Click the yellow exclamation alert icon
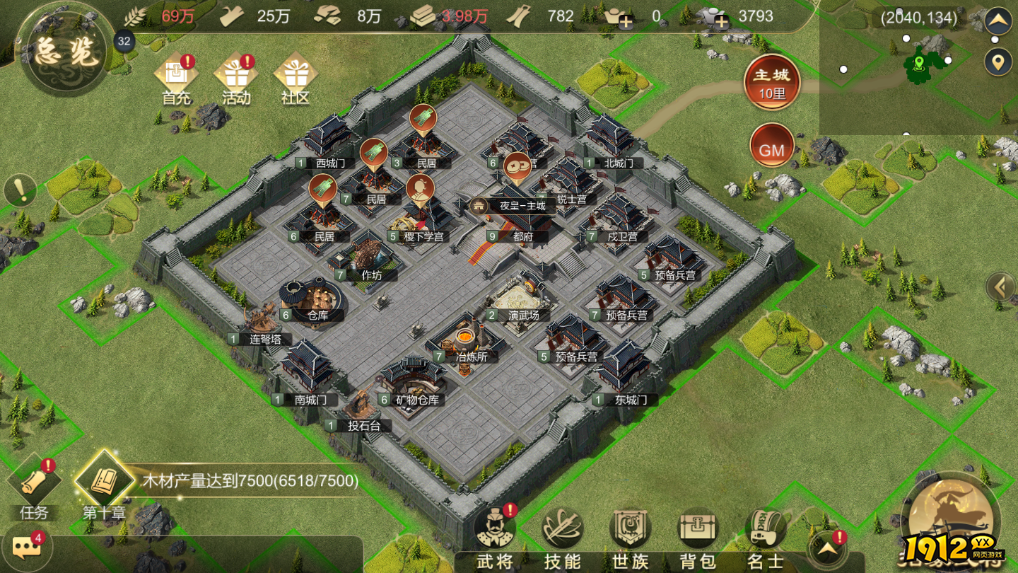Viewport: 1018px width, 573px height. (x=19, y=189)
